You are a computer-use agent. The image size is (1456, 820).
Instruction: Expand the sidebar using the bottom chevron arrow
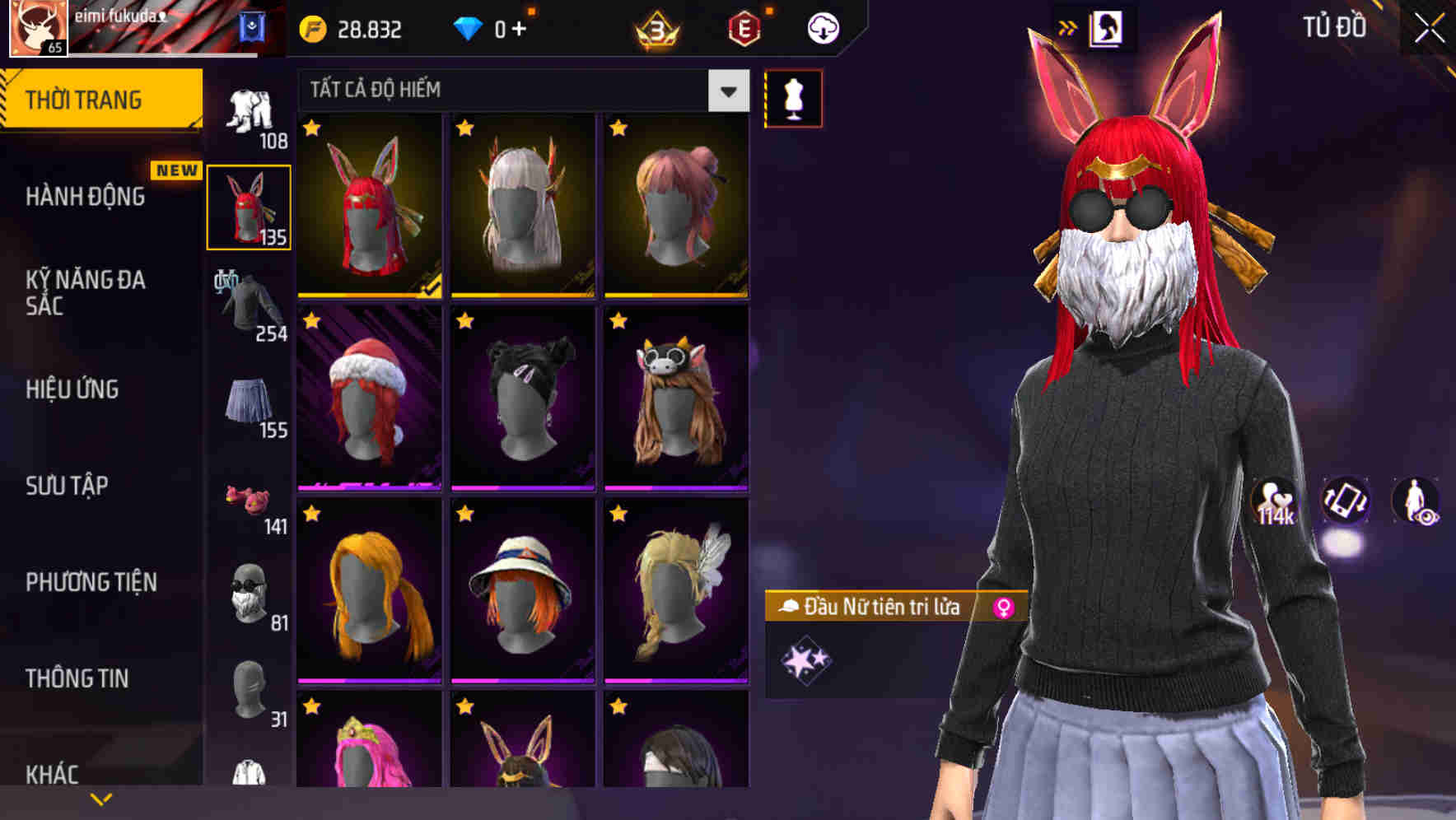tap(101, 797)
